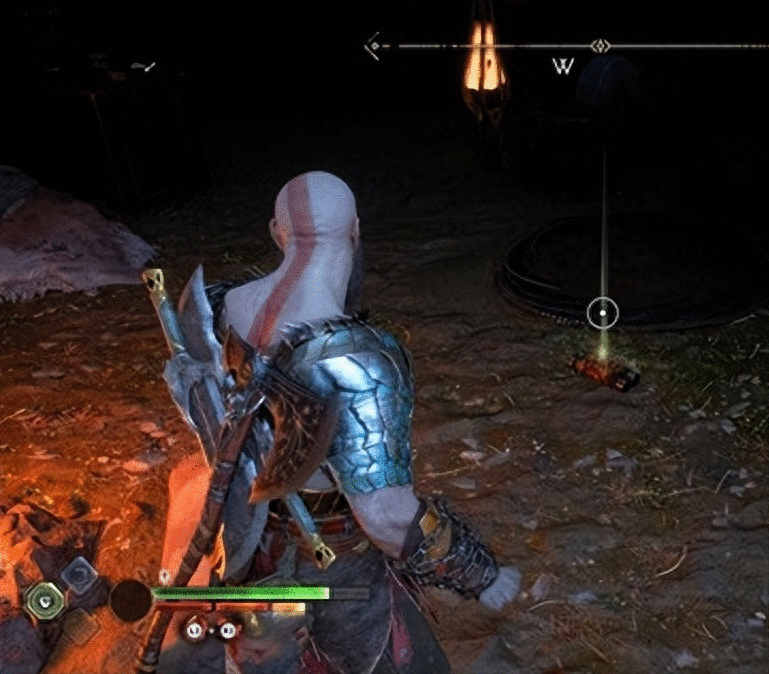Click the W west heading on the compass
The width and height of the screenshot is (769, 674).
point(562,68)
